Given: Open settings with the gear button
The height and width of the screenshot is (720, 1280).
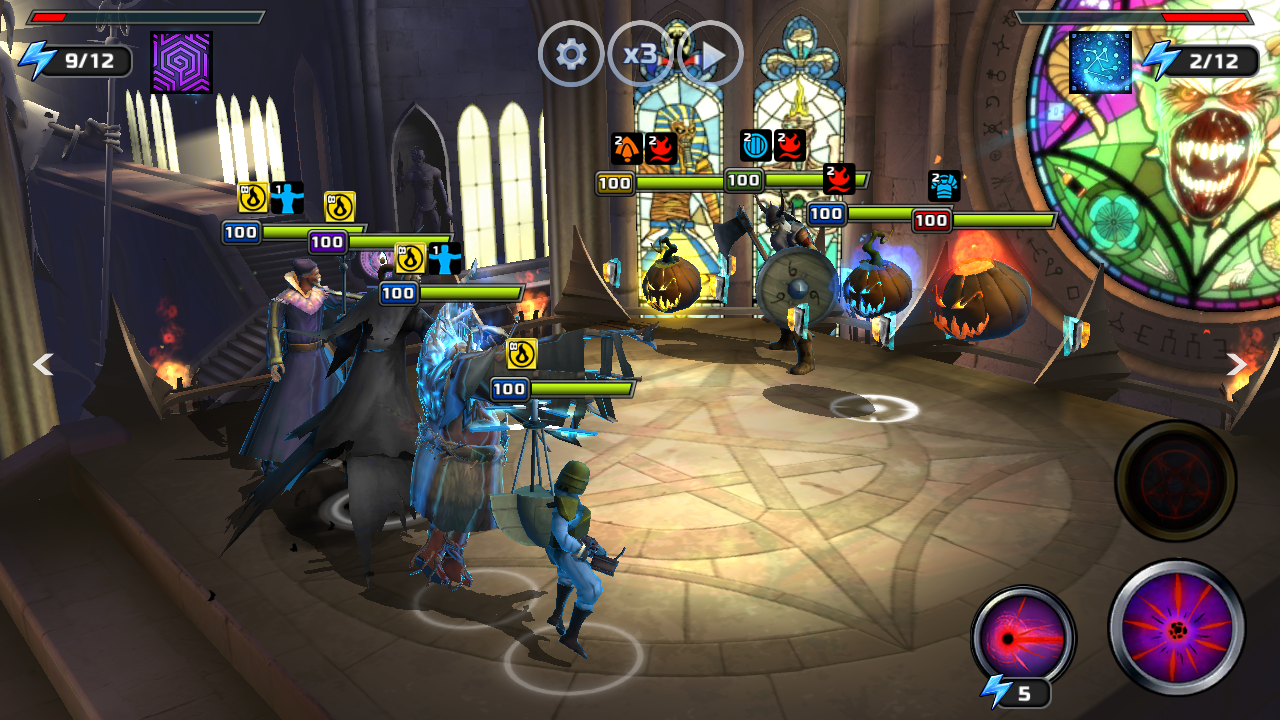Looking at the screenshot, I should (571, 54).
